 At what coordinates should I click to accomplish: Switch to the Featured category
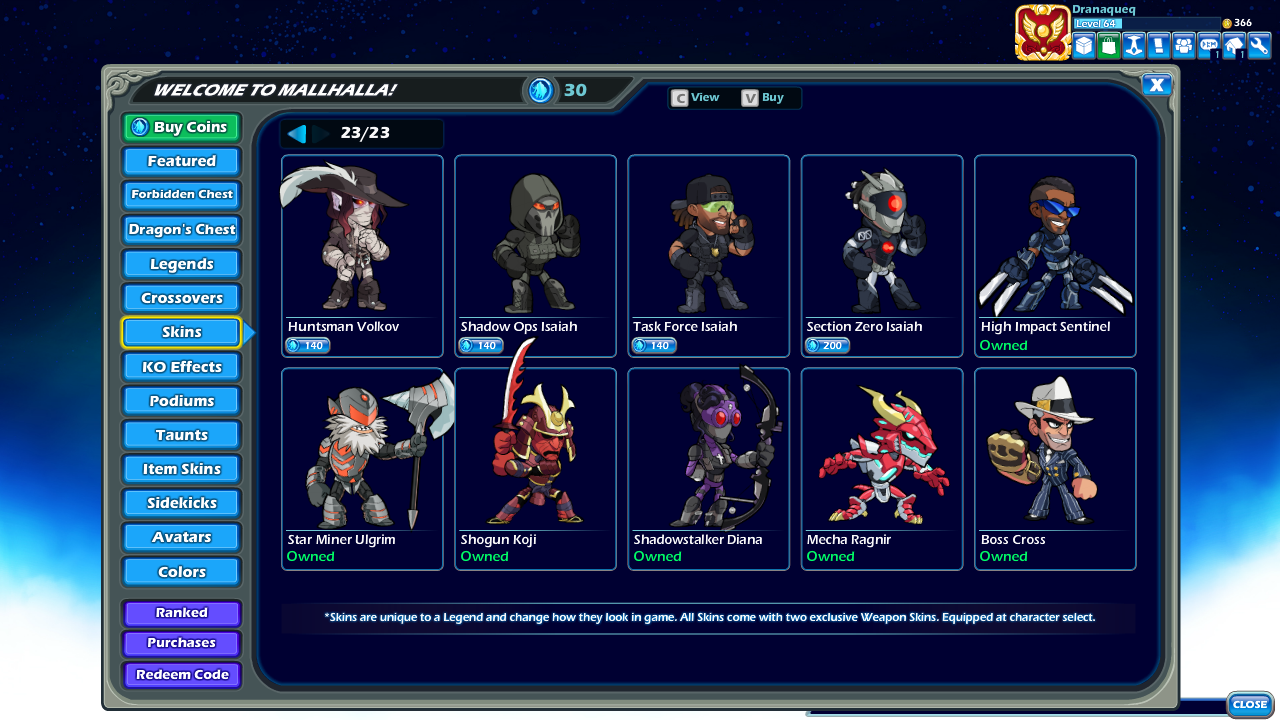(181, 161)
